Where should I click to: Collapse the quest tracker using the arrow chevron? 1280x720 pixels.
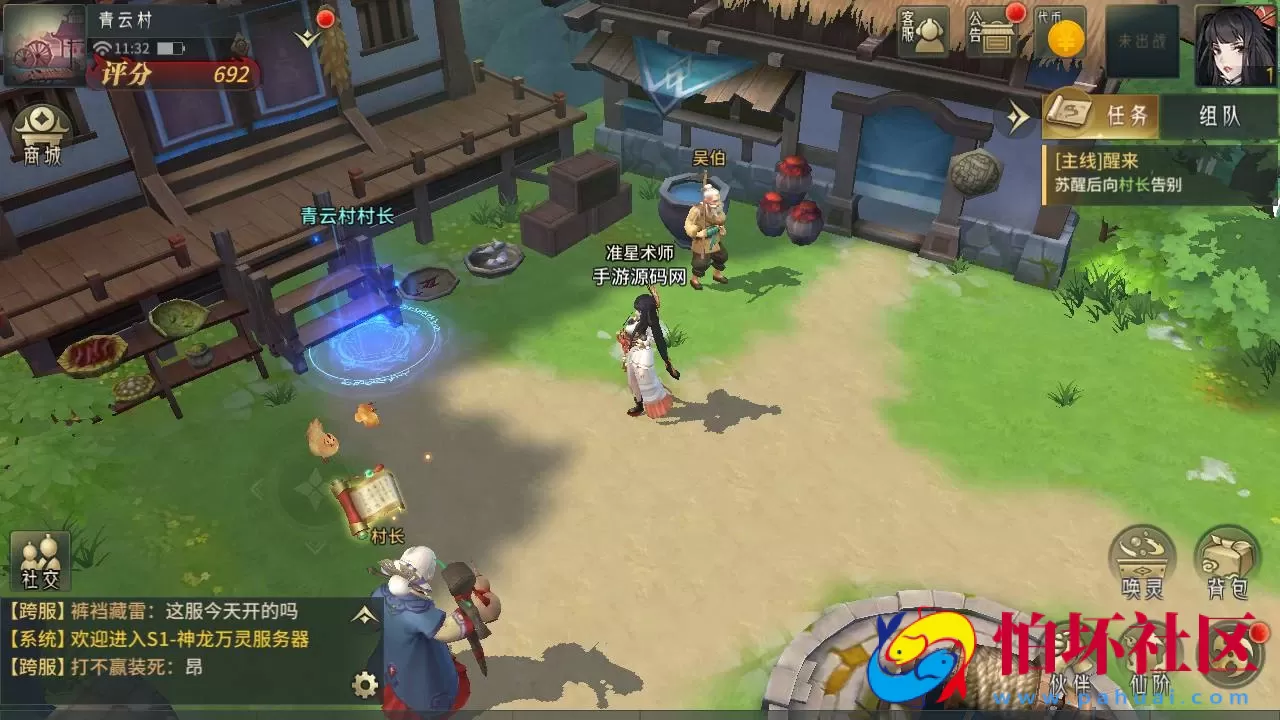1018,117
